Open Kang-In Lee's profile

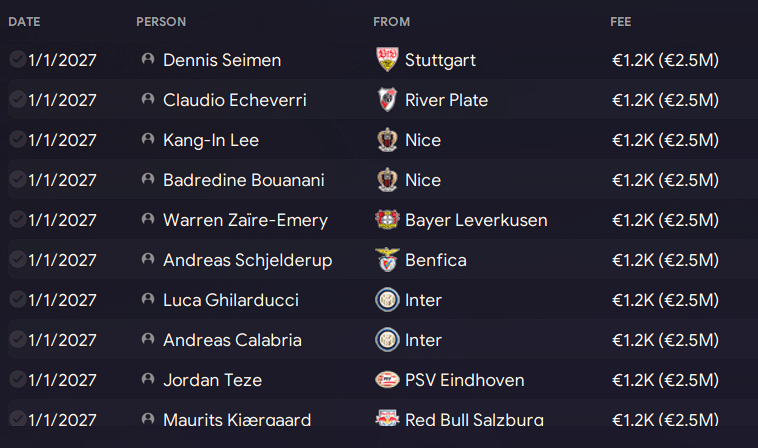click(210, 140)
